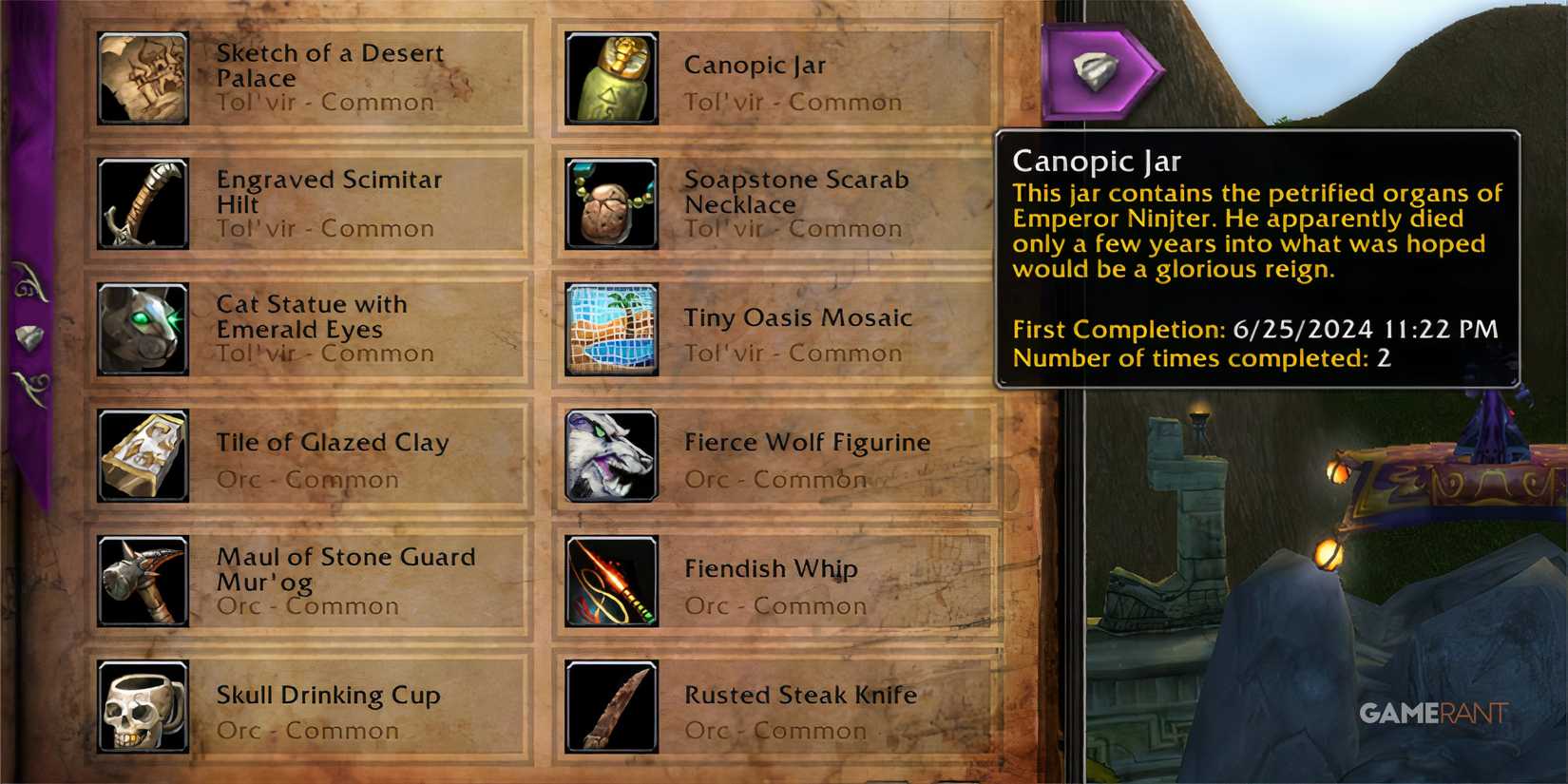Select the Soapstone Scarab Necklace icon

point(611,203)
